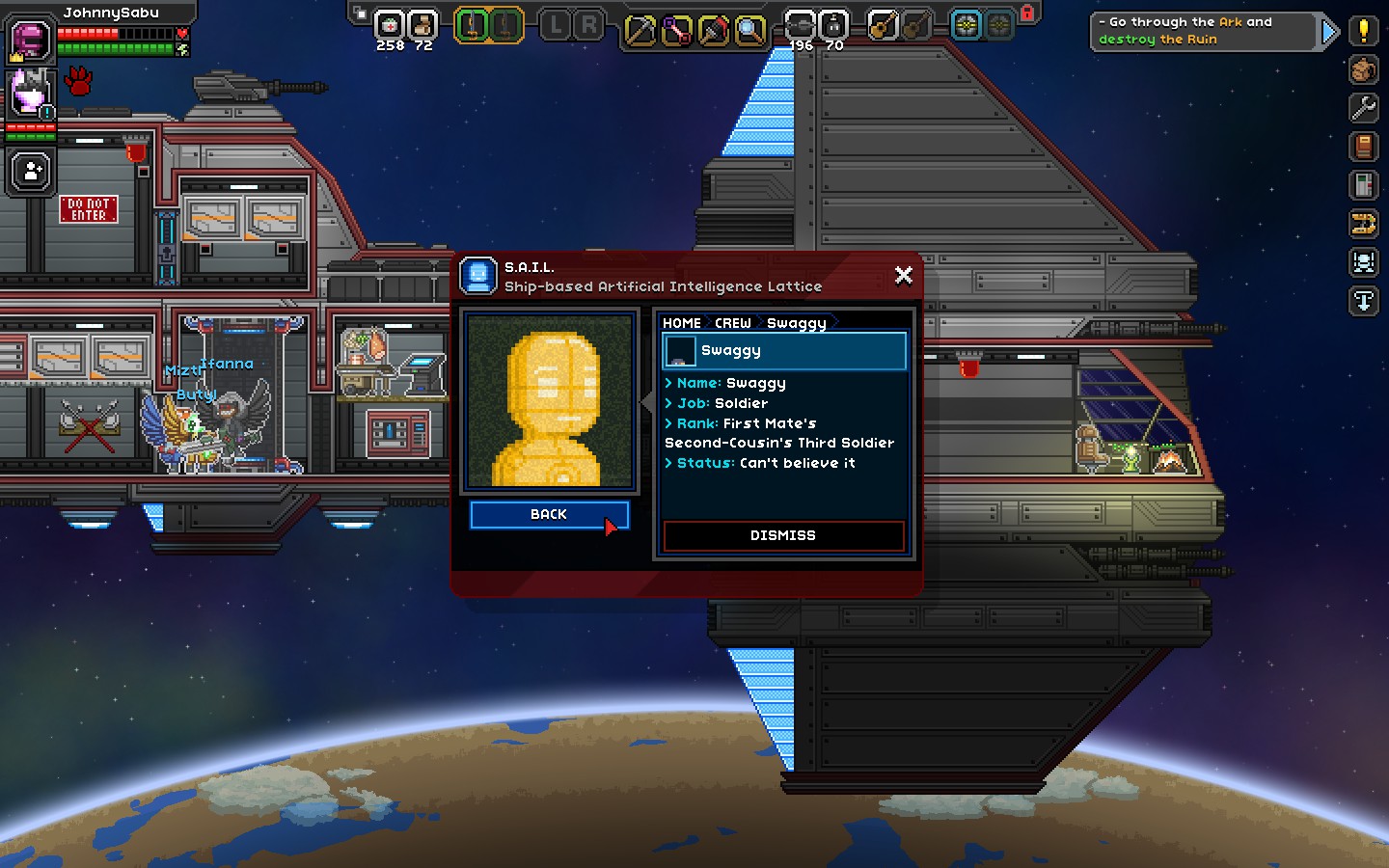Click the wrench crafting icon in the sidebar
The height and width of the screenshot is (868, 1389).
point(1363,108)
